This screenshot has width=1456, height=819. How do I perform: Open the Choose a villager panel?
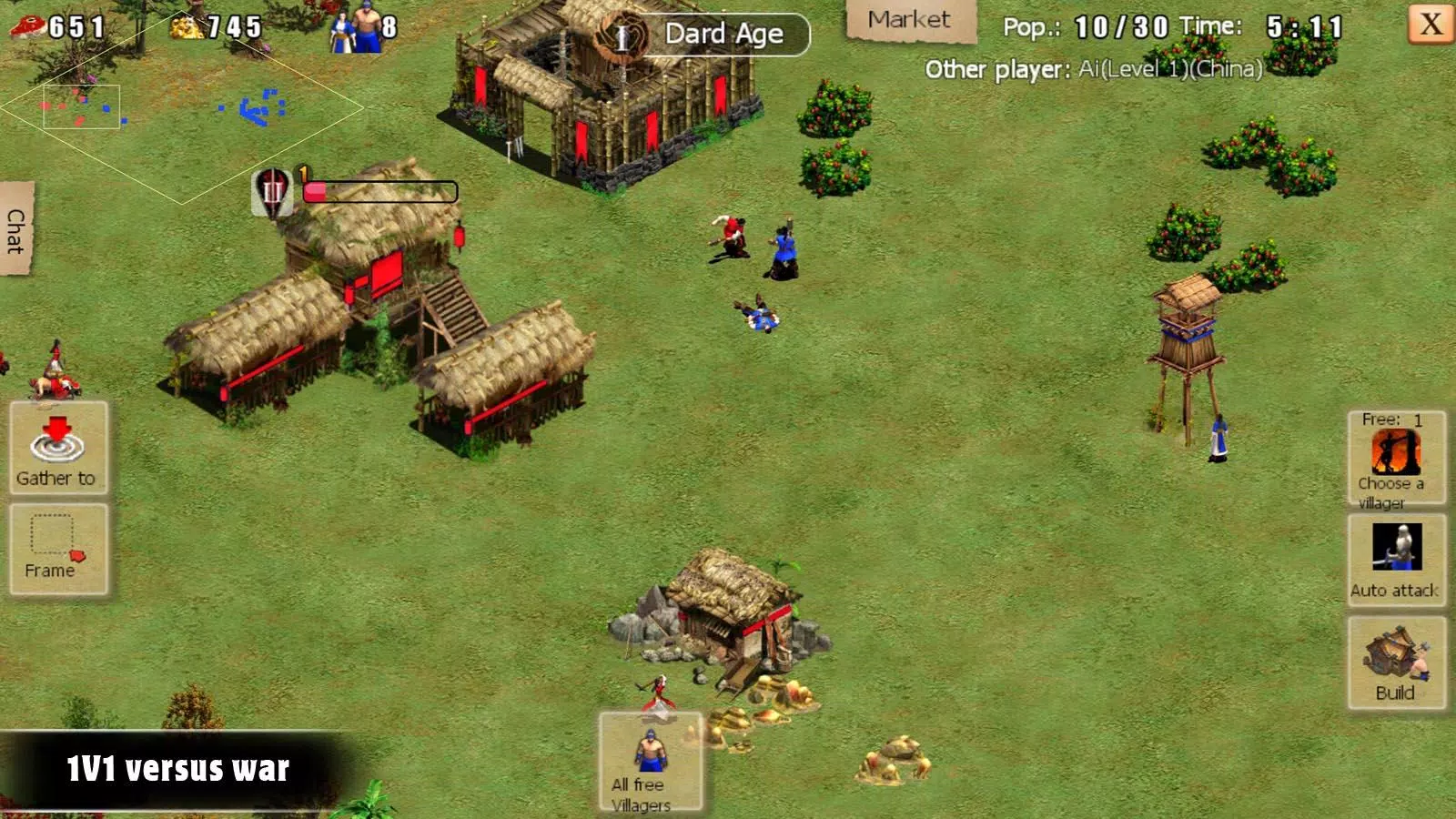1396,460
